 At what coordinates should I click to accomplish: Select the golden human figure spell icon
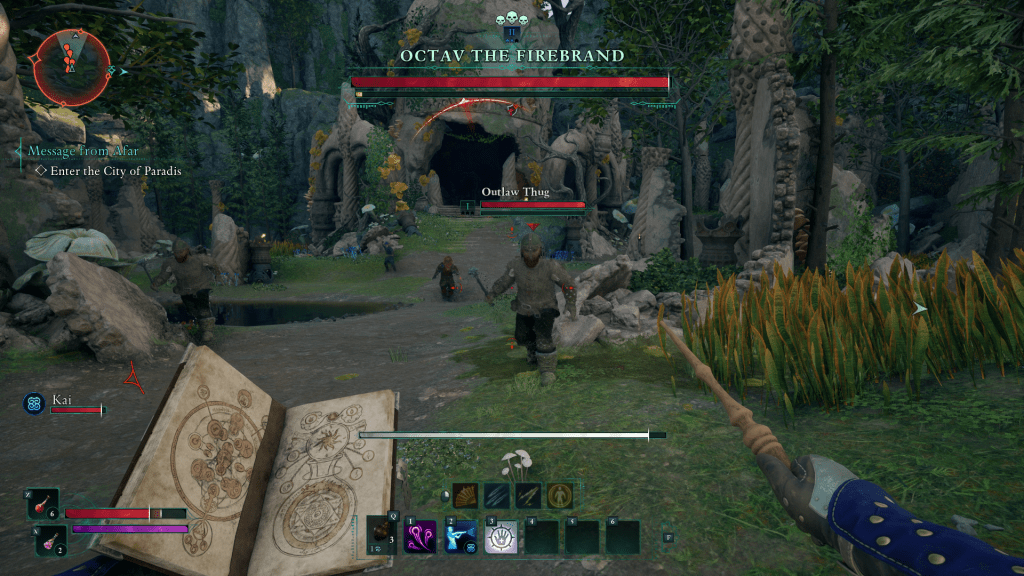pyautogui.click(x=559, y=494)
